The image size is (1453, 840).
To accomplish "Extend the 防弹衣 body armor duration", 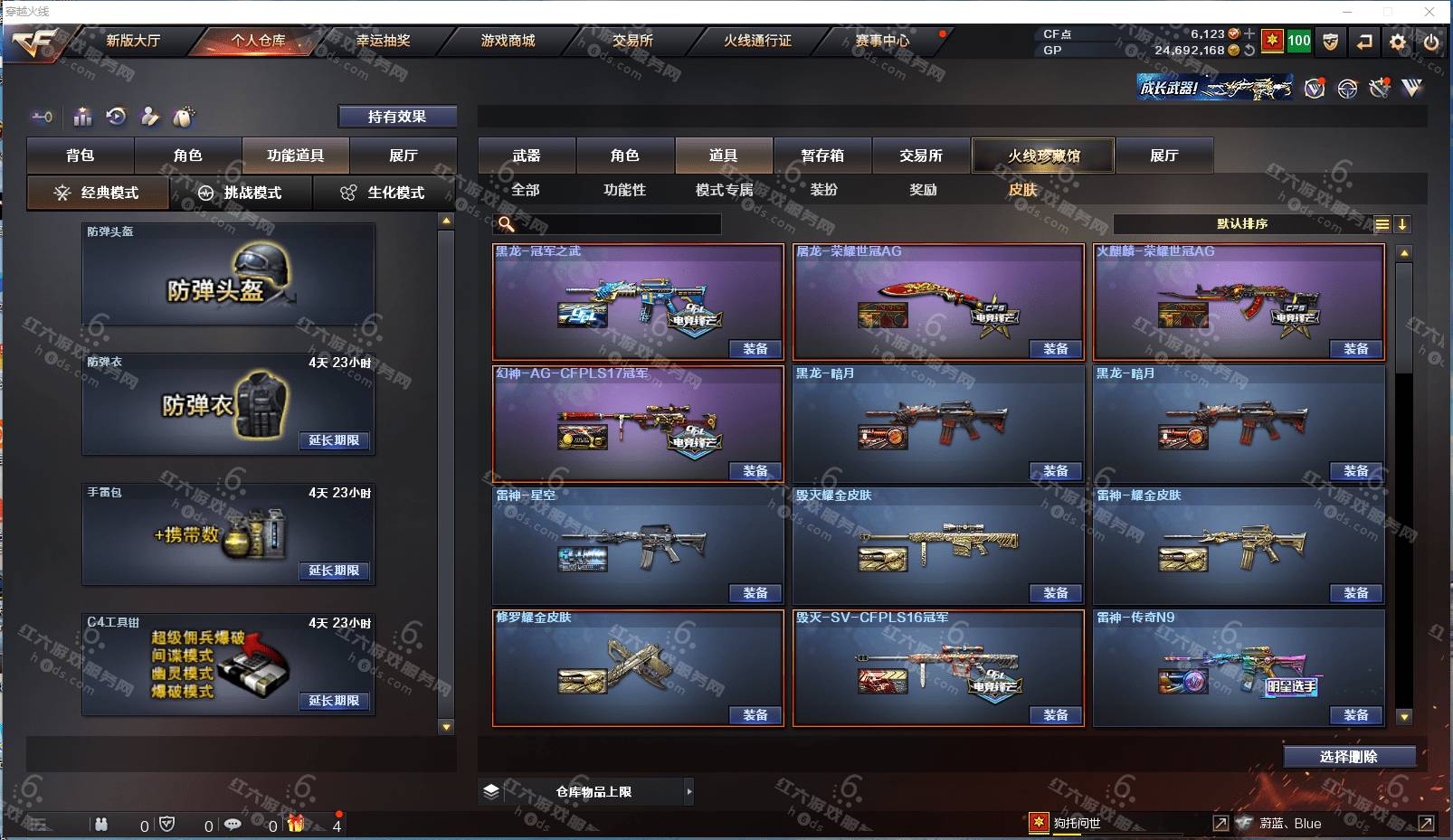I will (x=334, y=440).
